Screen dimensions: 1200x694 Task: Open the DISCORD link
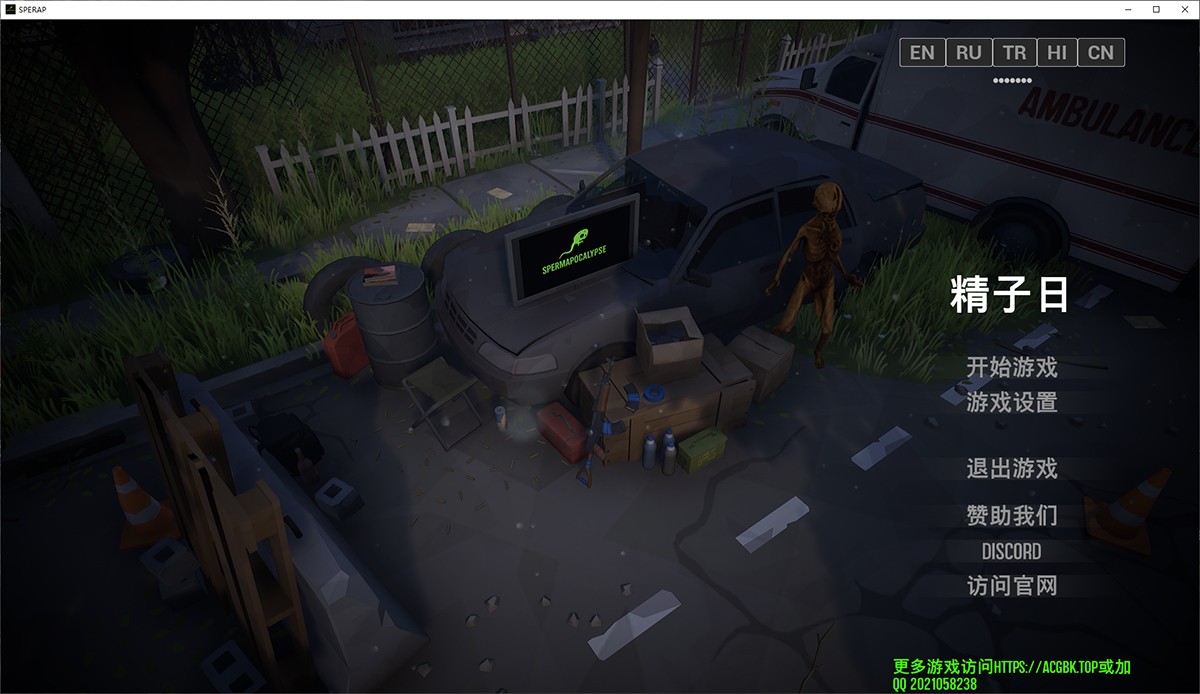coord(1011,551)
